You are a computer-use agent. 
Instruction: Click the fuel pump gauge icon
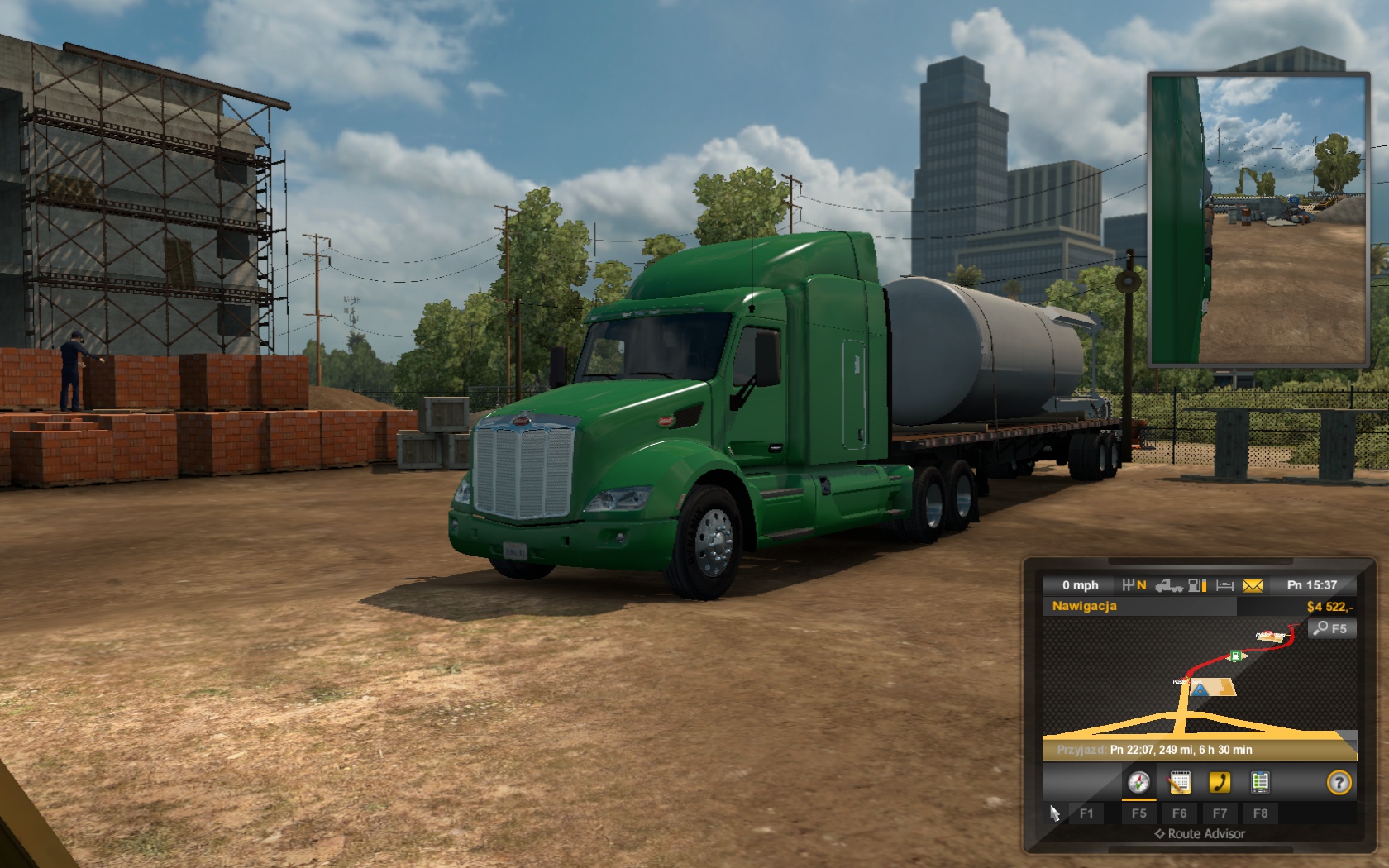[1197, 585]
